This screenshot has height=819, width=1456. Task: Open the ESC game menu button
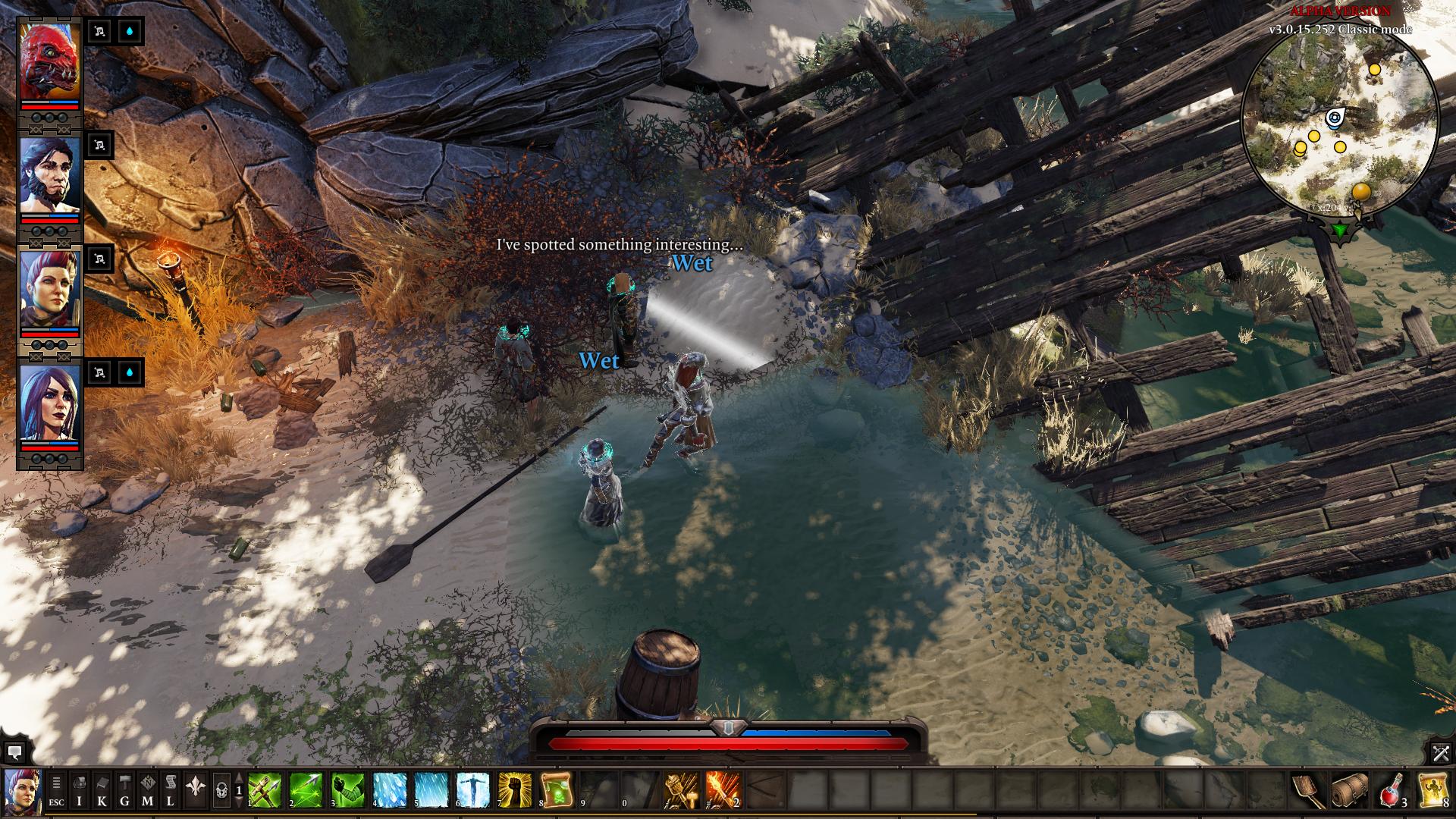pyautogui.click(x=57, y=791)
